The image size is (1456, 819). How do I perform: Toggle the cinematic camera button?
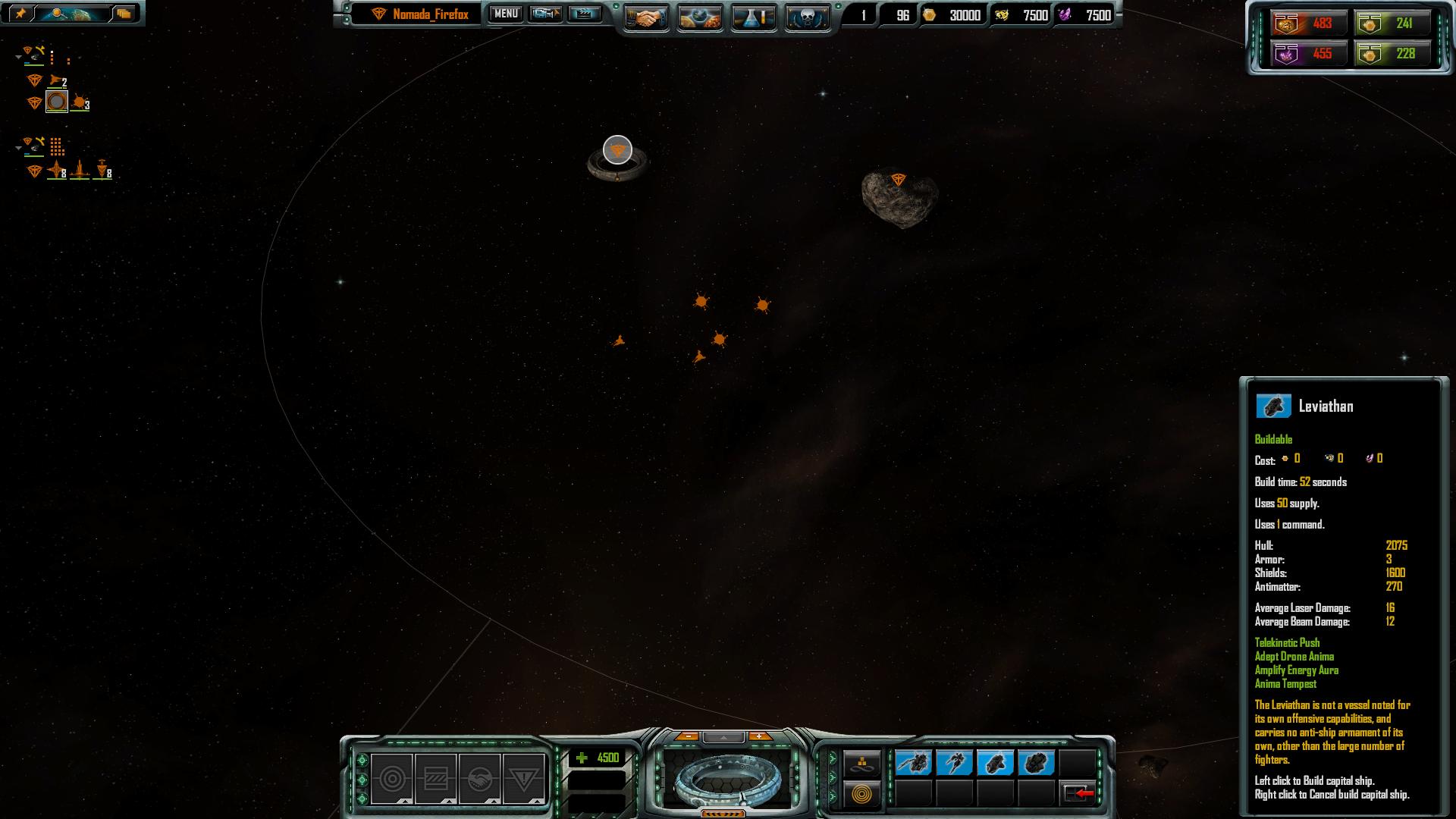click(x=545, y=14)
